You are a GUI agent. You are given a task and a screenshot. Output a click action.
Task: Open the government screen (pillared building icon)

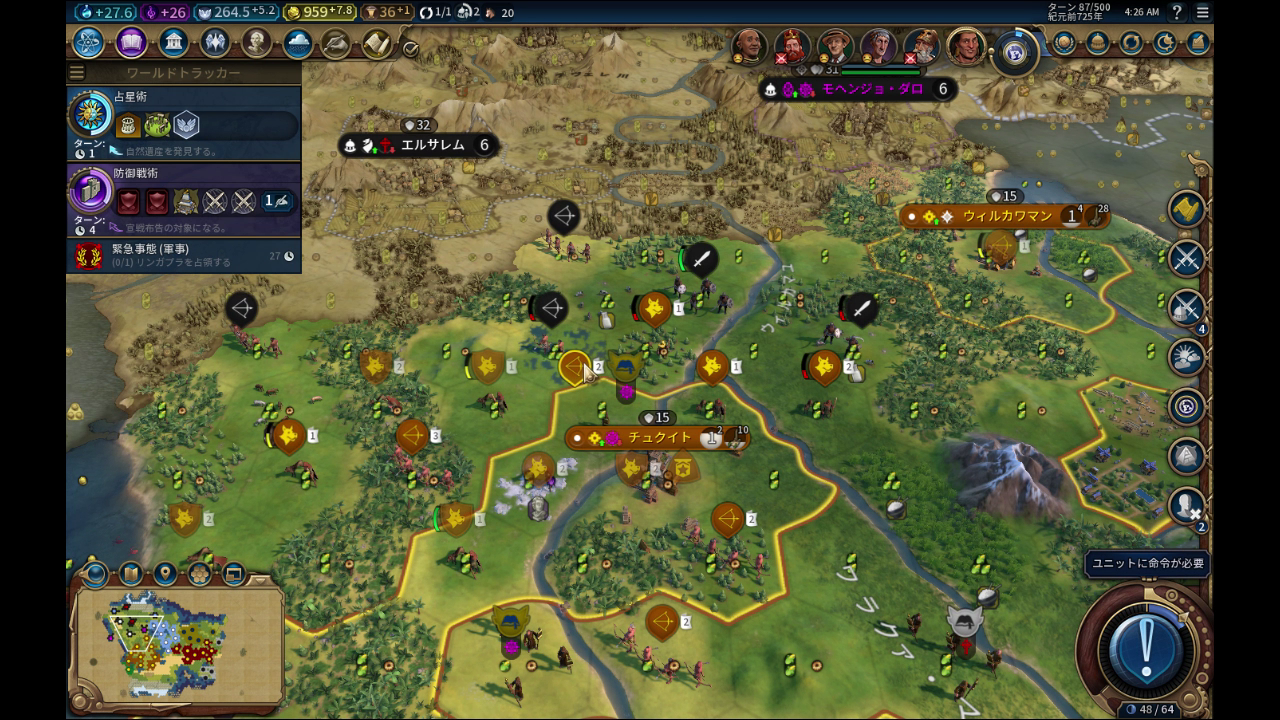[x=174, y=43]
